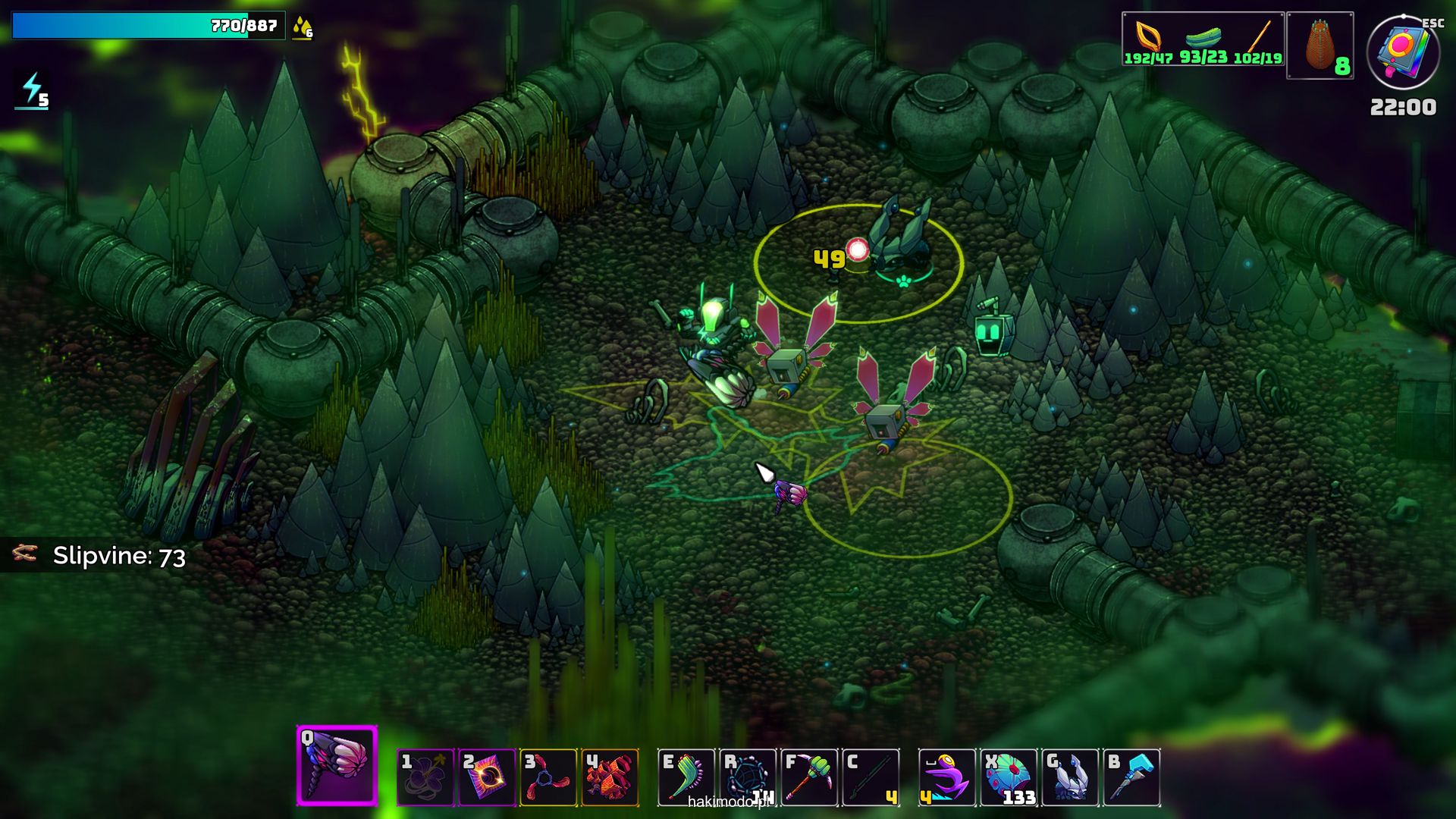Select the three-bladed boomerang slot
The width and height of the screenshot is (1456, 819).
548,777
